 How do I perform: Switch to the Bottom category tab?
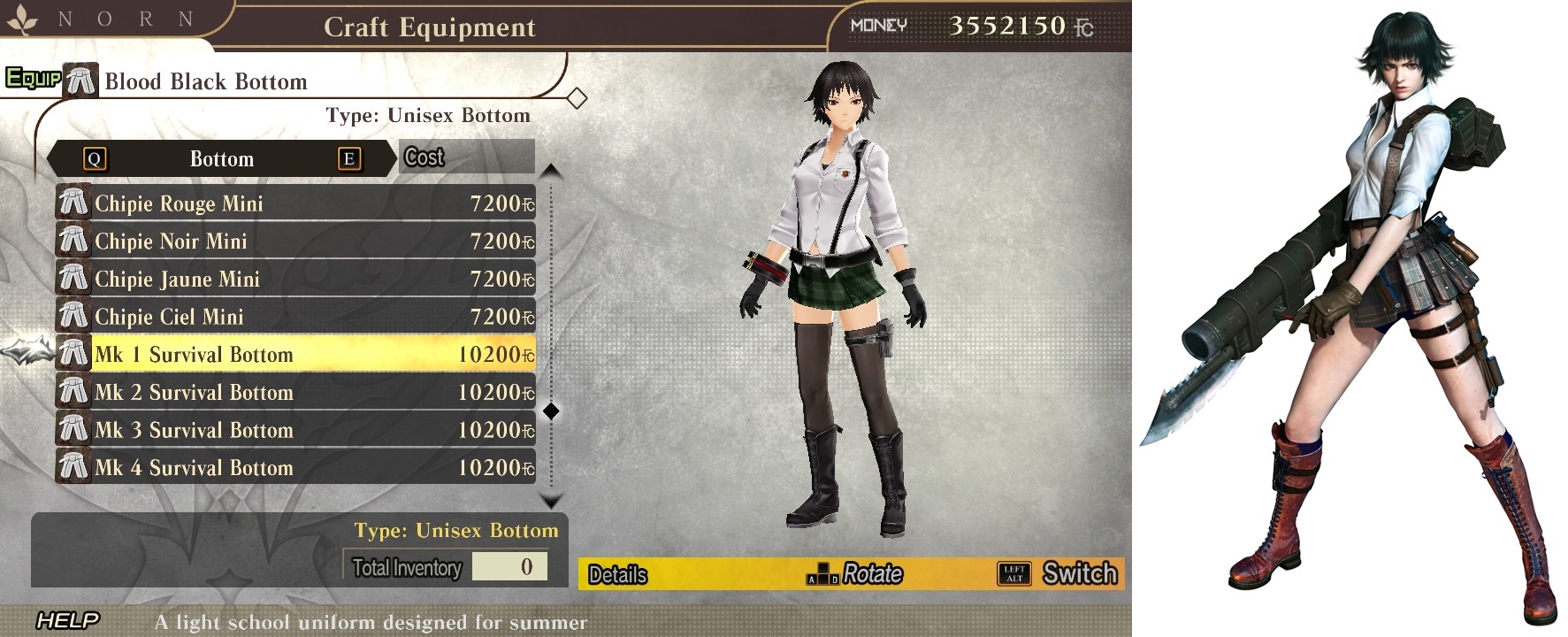tap(221, 158)
